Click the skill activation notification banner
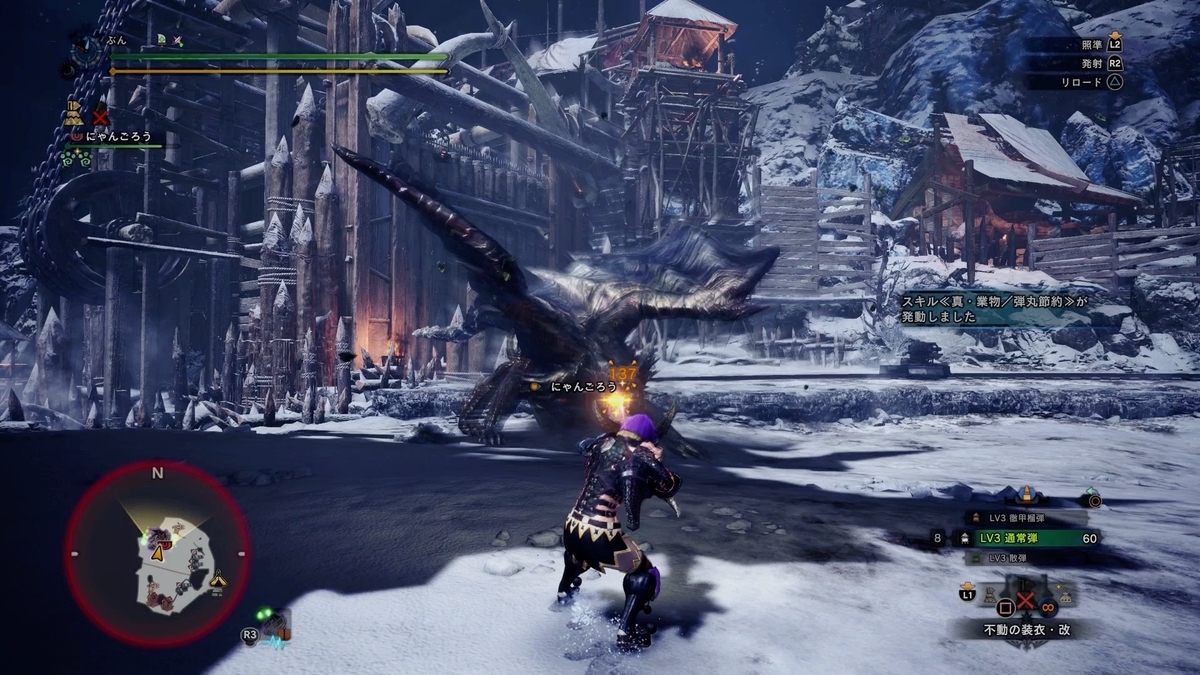 click(x=984, y=309)
